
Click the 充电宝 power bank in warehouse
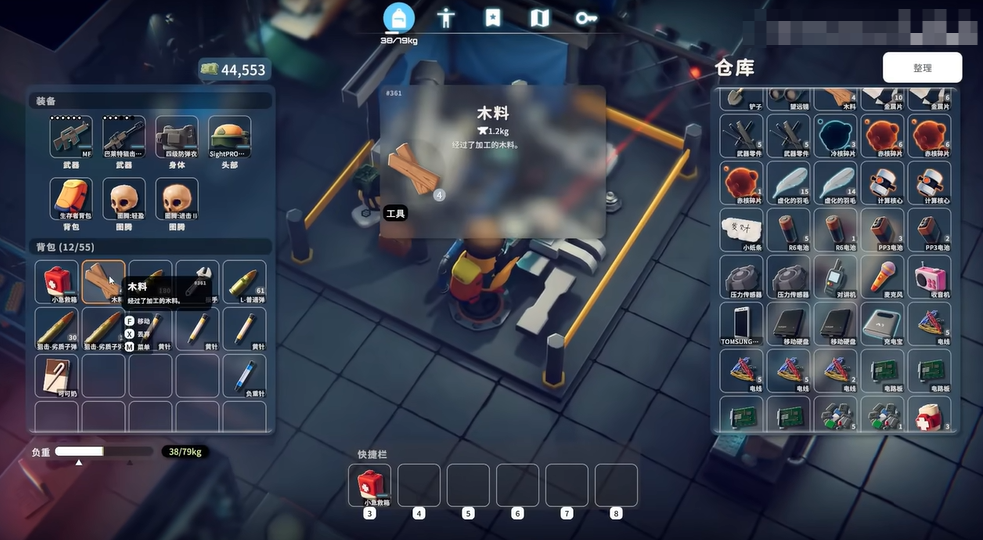click(883, 324)
